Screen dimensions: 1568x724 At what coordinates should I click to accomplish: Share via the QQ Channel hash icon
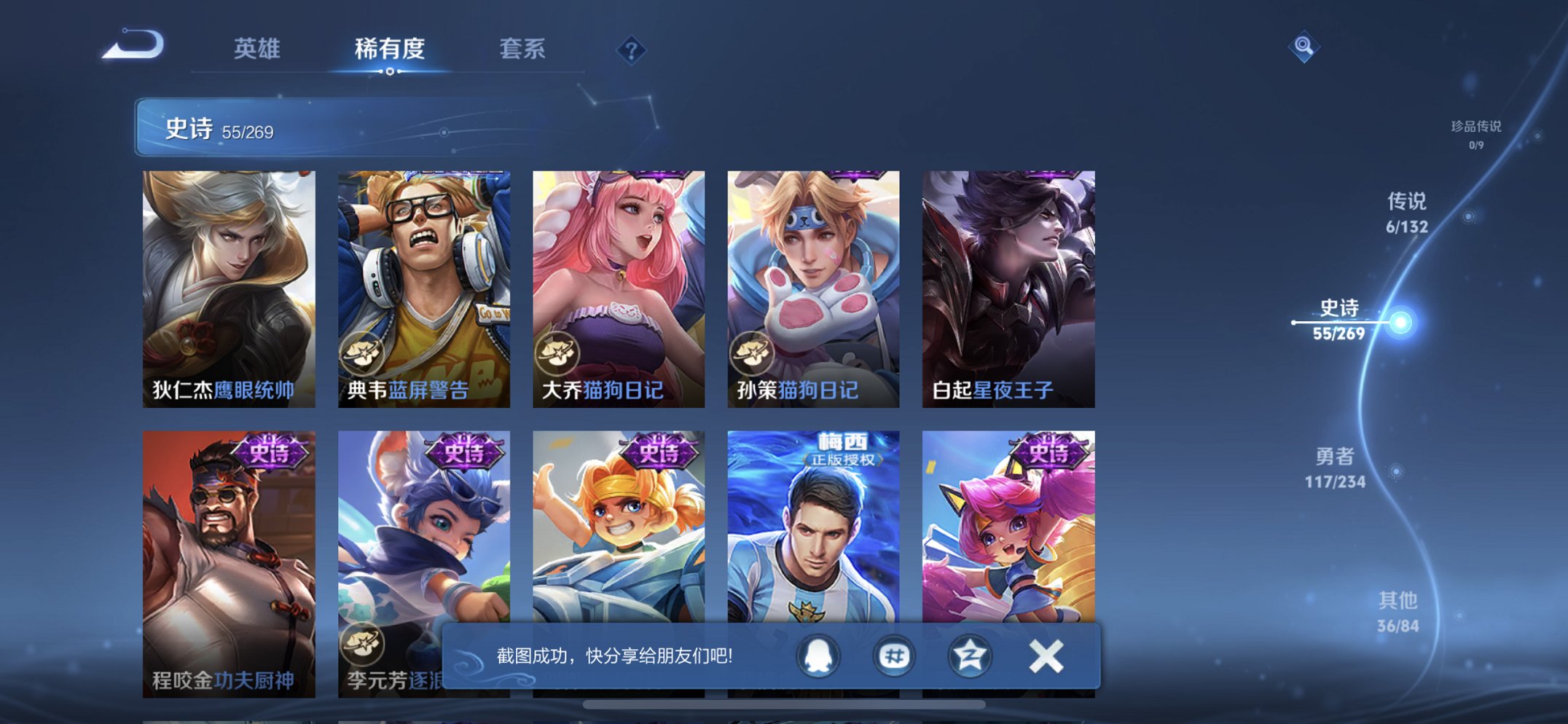895,656
